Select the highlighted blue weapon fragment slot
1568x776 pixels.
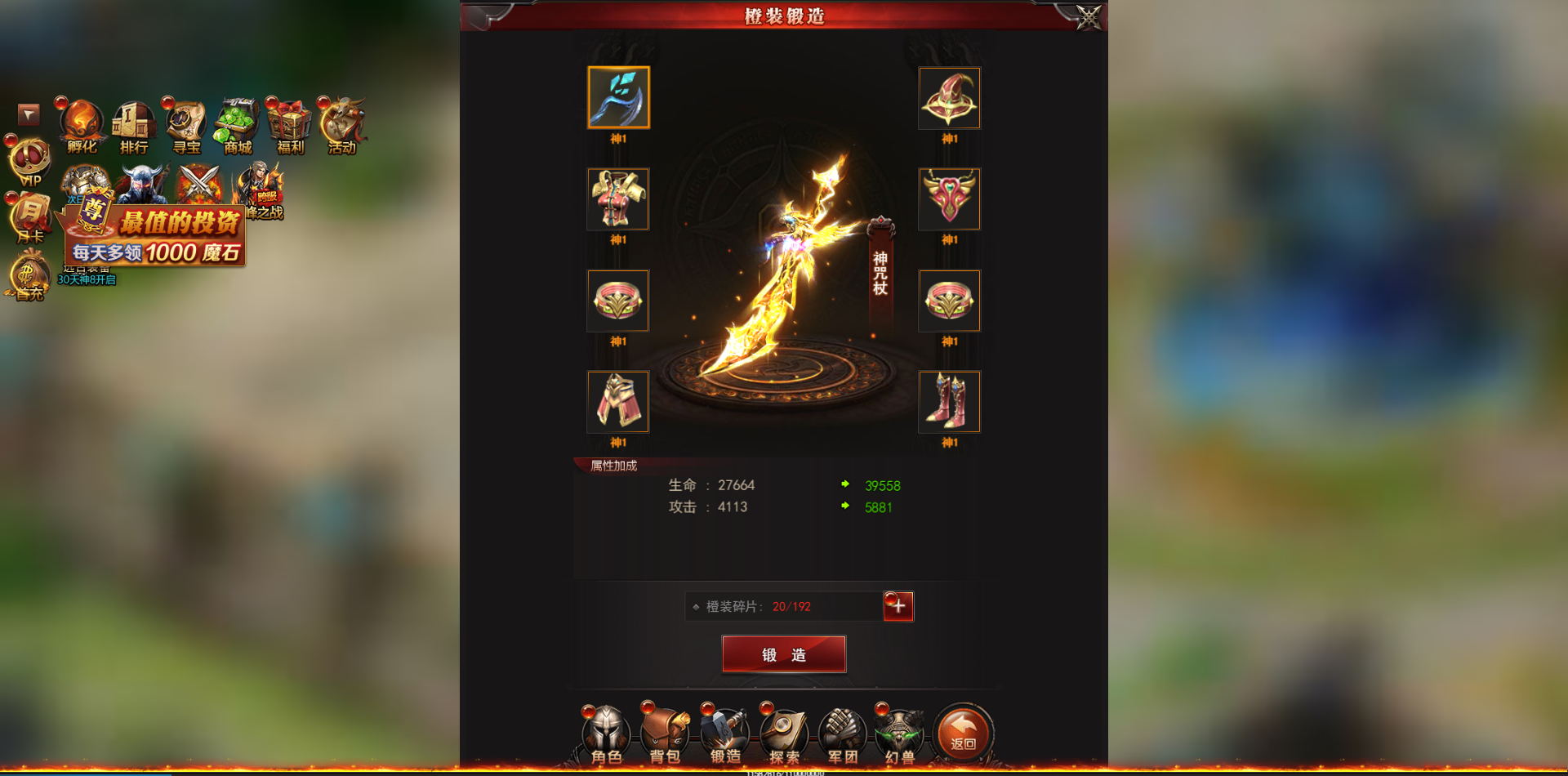point(617,97)
